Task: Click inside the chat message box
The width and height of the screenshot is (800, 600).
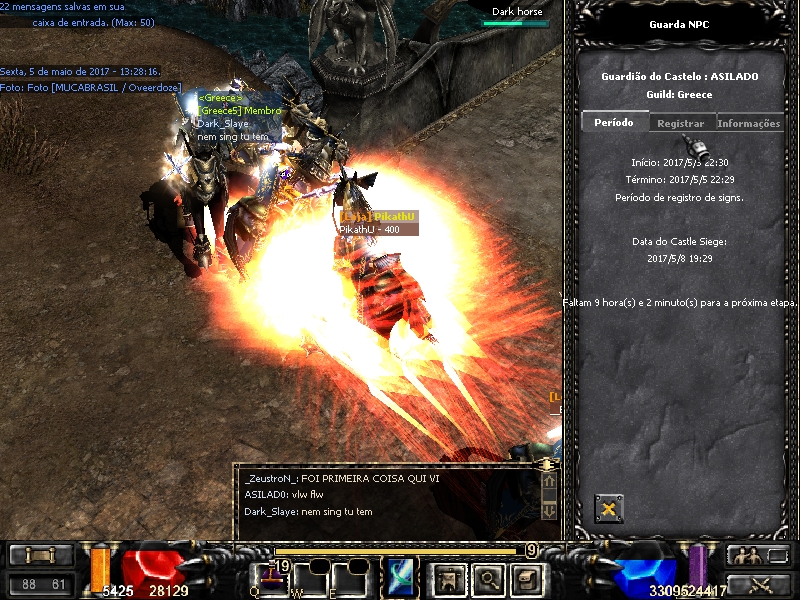Action: (390, 494)
